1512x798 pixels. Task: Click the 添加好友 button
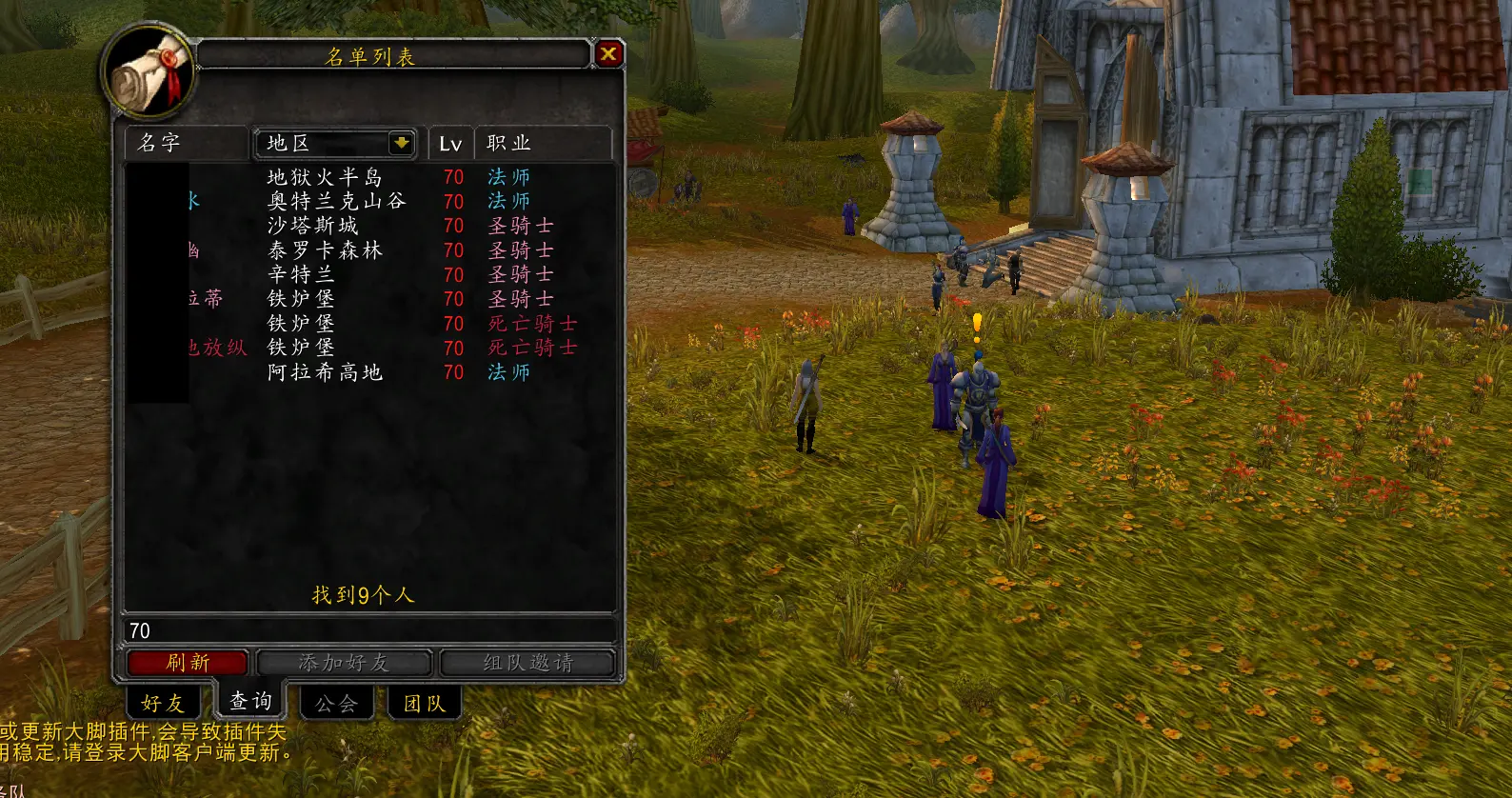[x=344, y=663]
